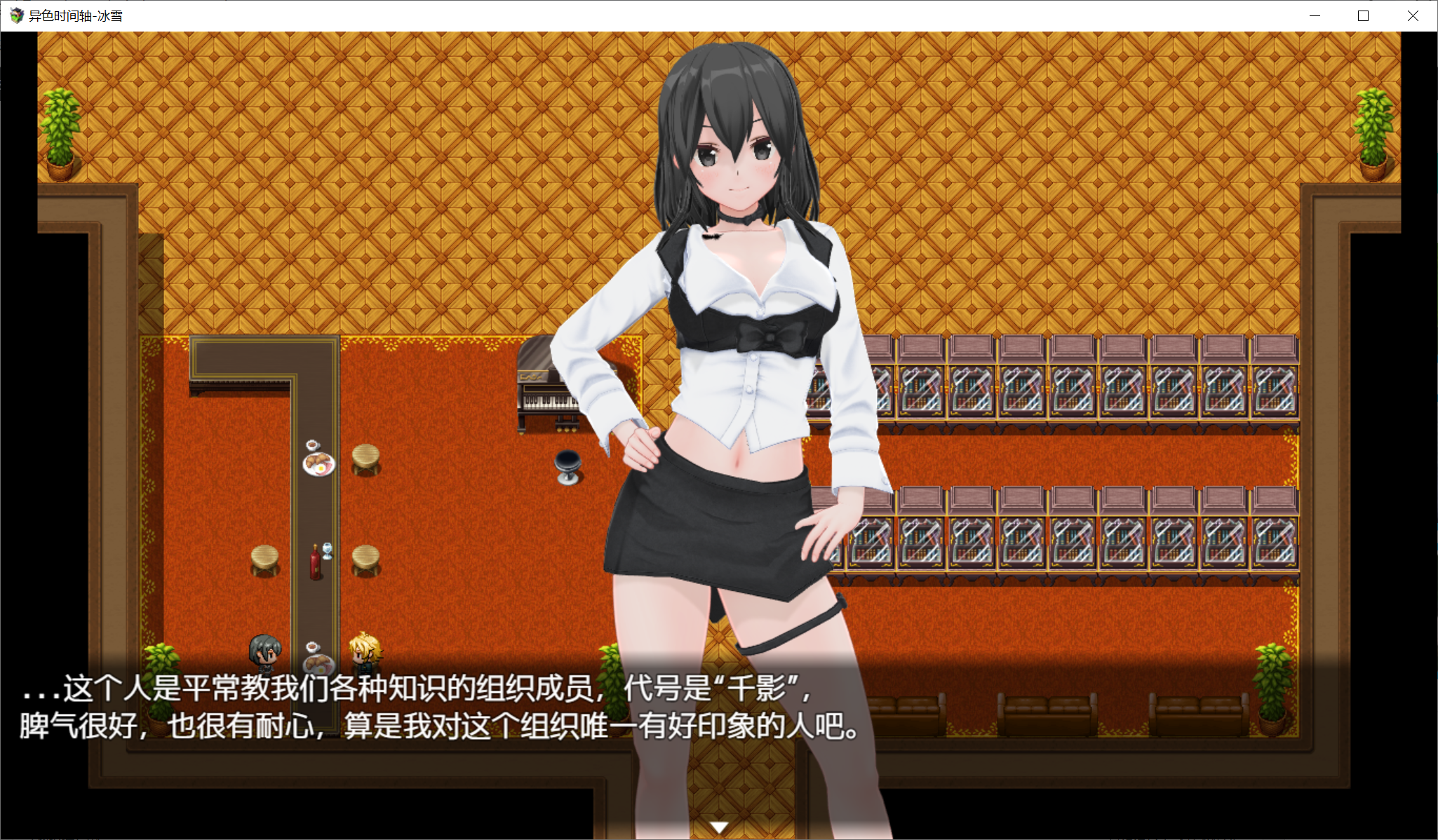Image resolution: width=1438 pixels, height=840 pixels.
Task: Click the window title text 异色时间轴-冰雪
Action: (x=74, y=15)
